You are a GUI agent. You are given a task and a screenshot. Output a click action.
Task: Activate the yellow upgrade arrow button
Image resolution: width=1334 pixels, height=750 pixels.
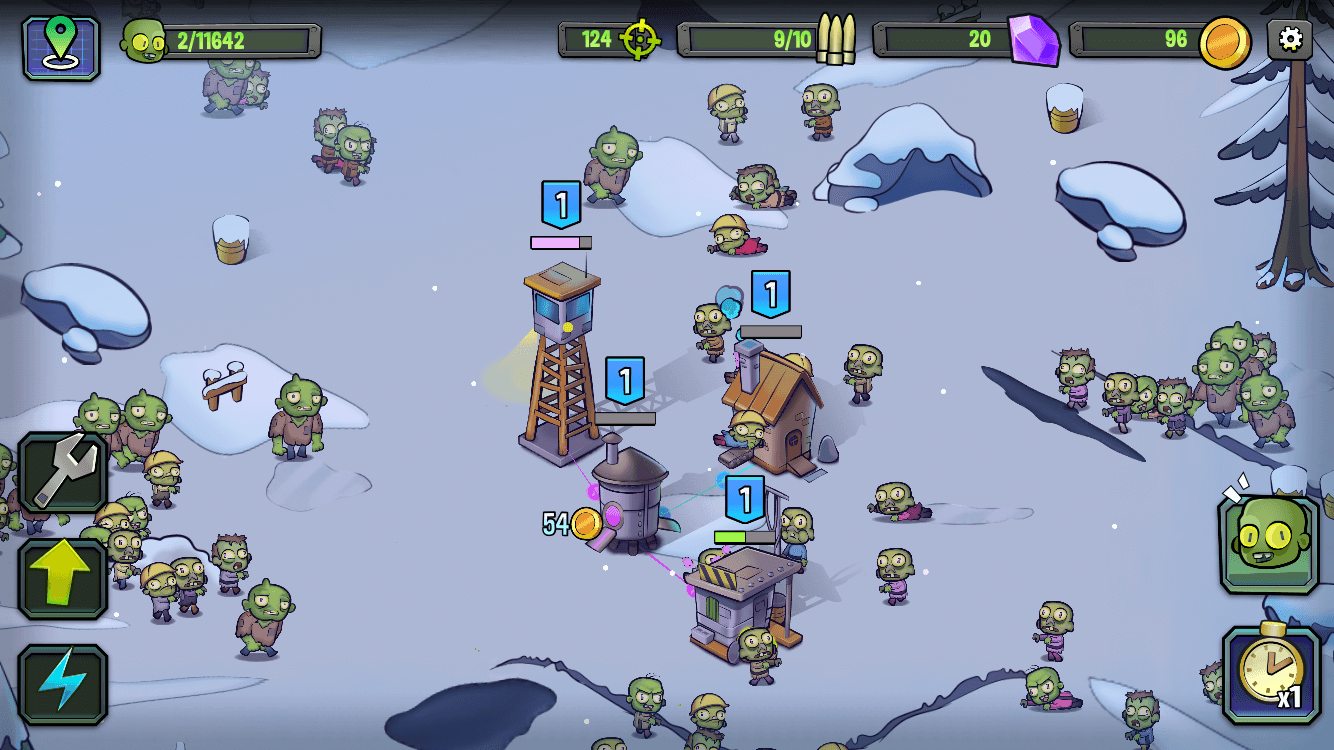point(62,579)
